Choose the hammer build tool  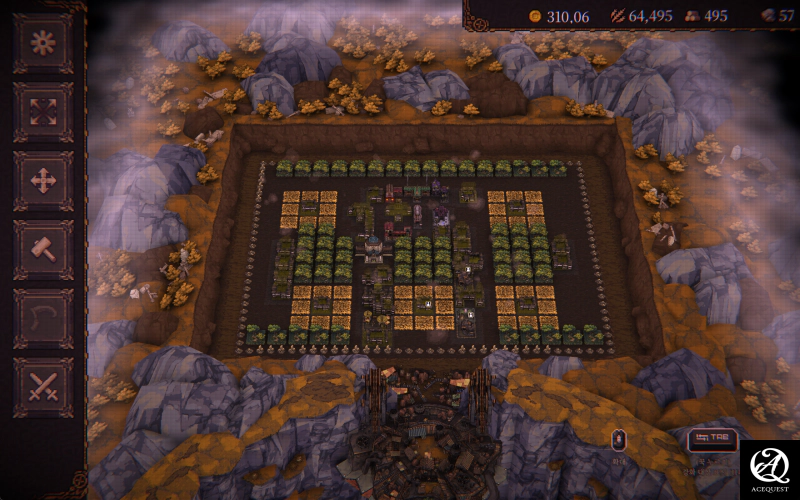pyautogui.click(x=43, y=250)
